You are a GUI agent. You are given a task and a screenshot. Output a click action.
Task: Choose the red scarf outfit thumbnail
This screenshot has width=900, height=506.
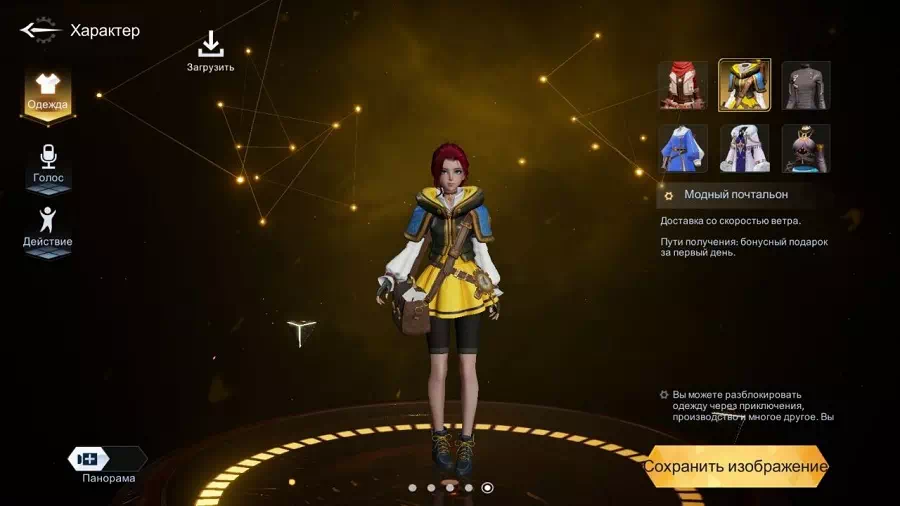[683, 85]
